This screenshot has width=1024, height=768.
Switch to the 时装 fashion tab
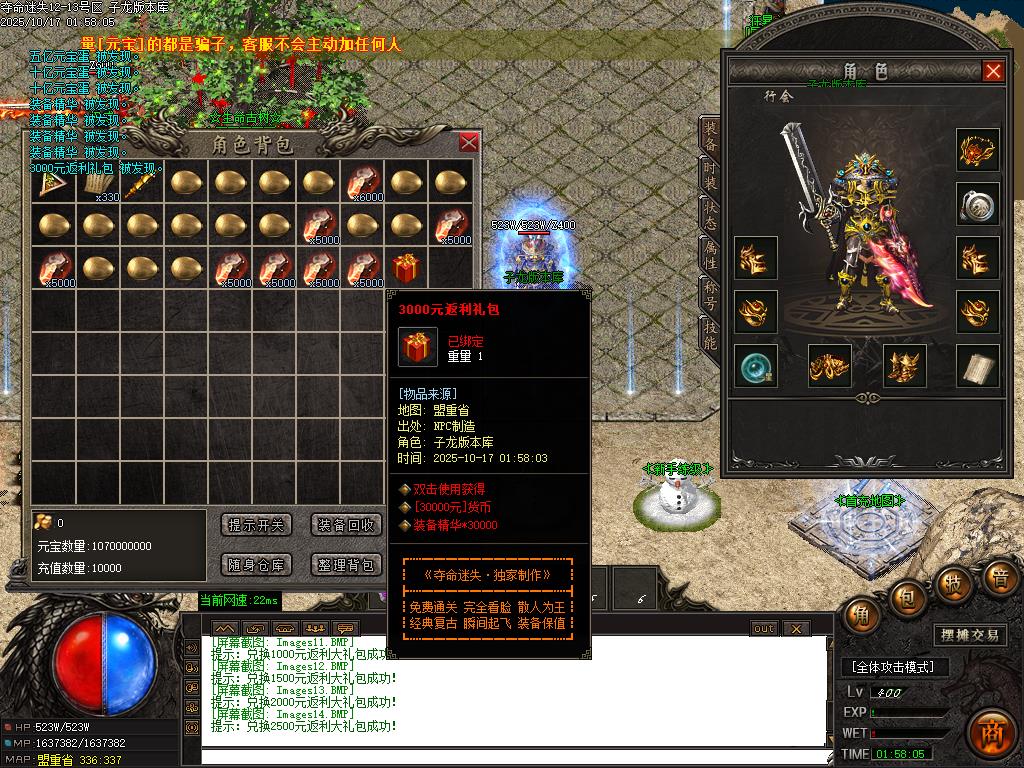coord(709,178)
